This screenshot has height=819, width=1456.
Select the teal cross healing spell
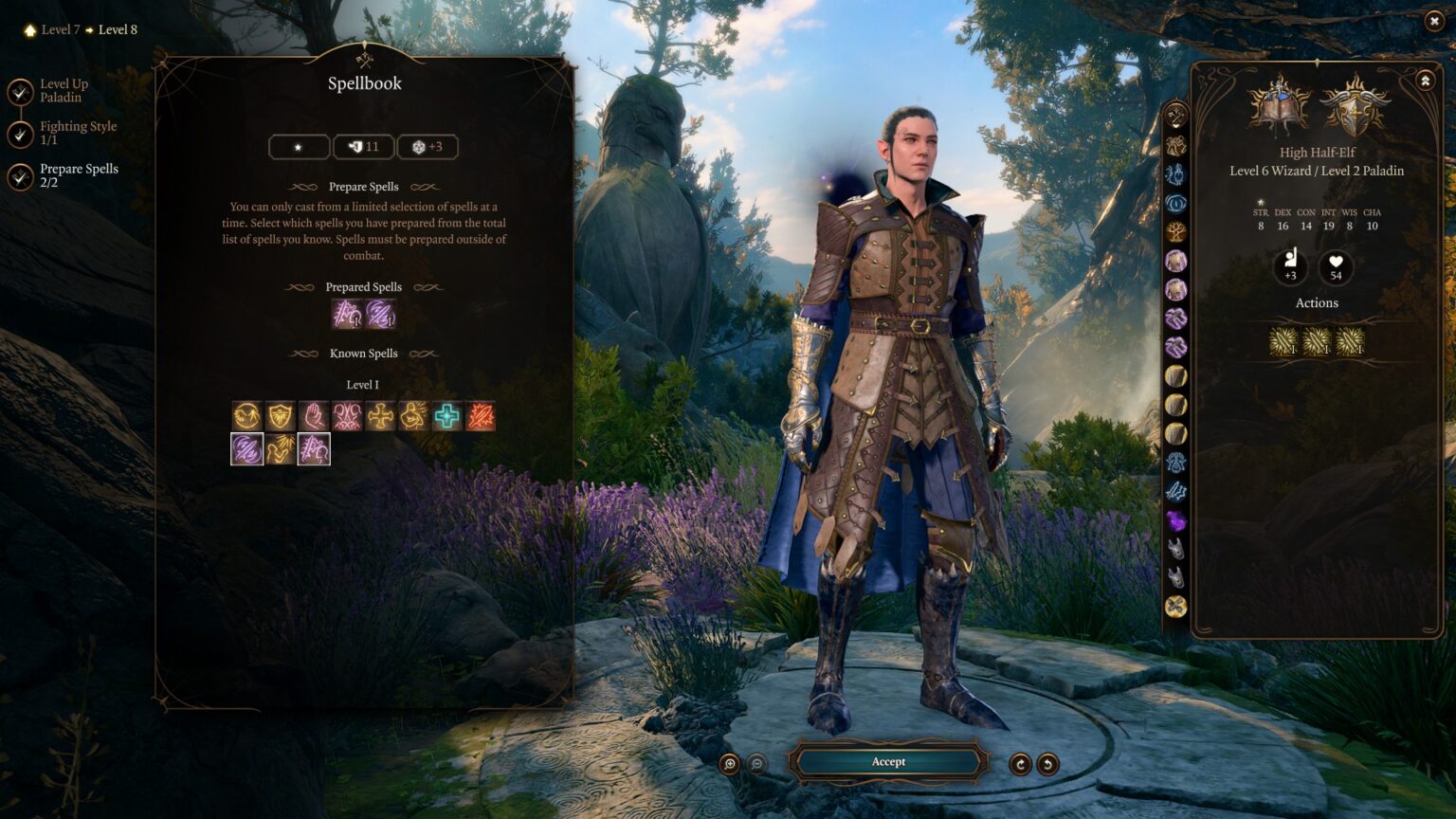[447, 416]
